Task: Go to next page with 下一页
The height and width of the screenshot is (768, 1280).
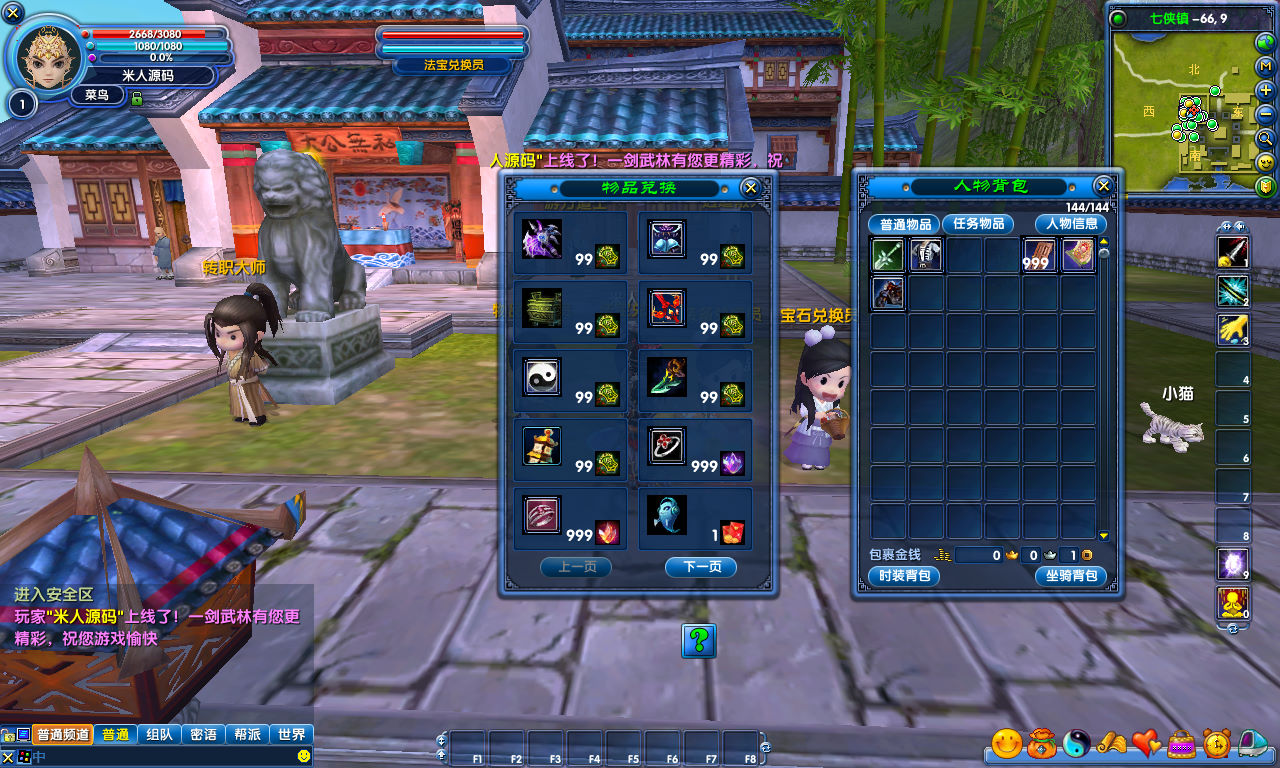Action: 700,567
